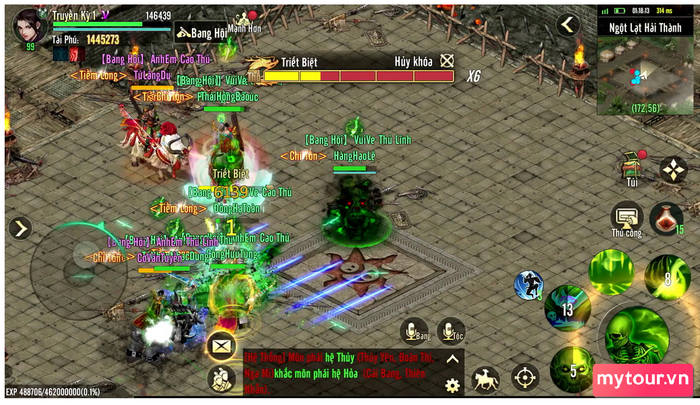700x405 pixels.
Task: Tap the Thủ công manual mode button
Action: pyautogui.click(x=627, y=217)
